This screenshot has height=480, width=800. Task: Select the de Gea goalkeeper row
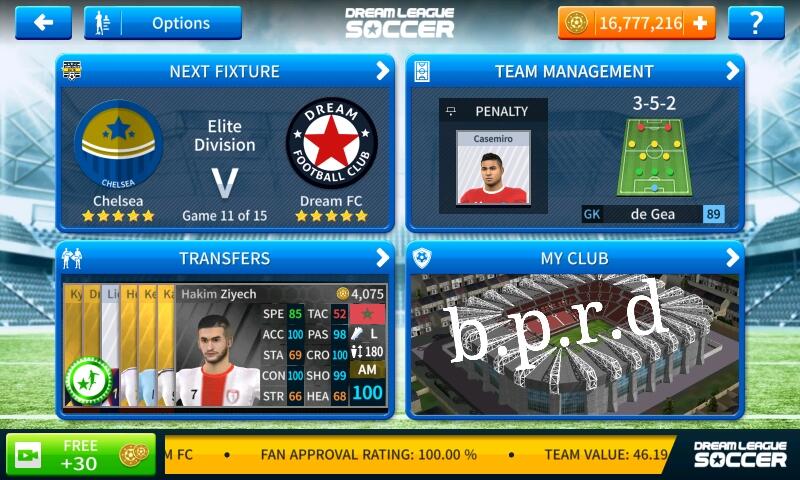[653, 214]
